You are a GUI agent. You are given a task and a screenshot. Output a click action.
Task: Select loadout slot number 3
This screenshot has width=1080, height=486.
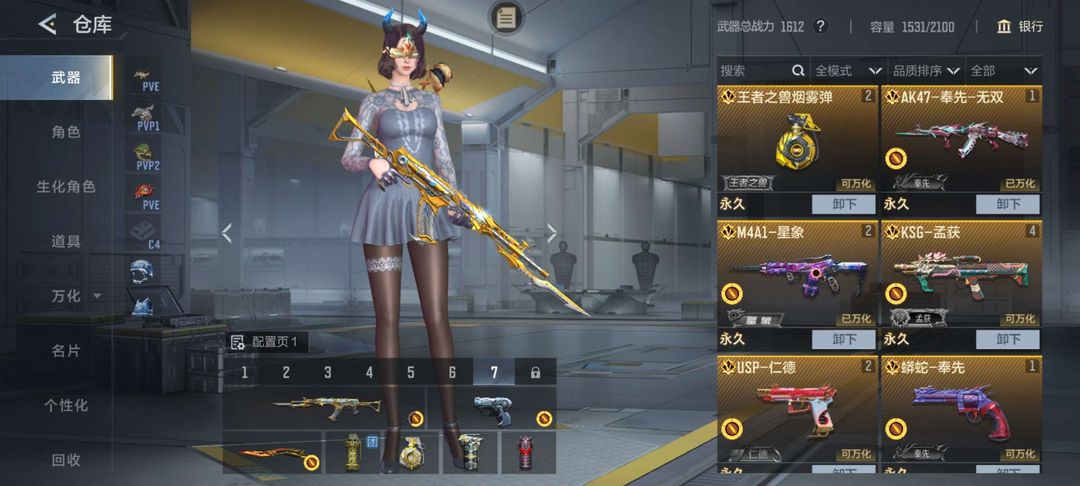point(327,372)
